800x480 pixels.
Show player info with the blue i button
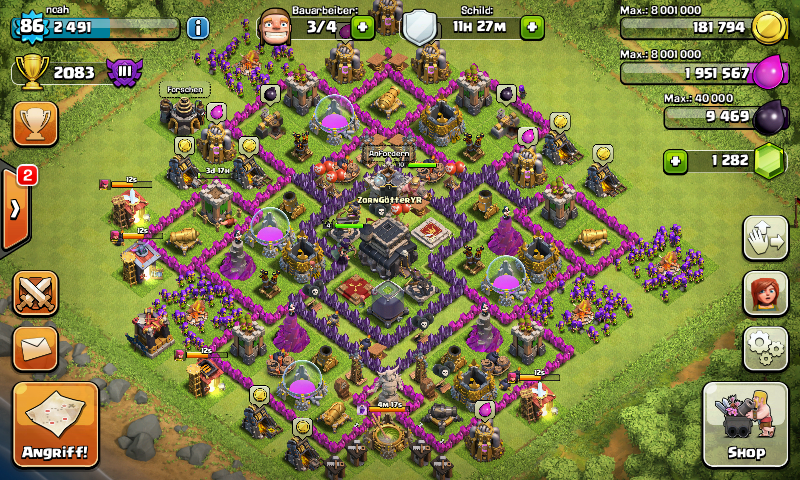[198, 27]
